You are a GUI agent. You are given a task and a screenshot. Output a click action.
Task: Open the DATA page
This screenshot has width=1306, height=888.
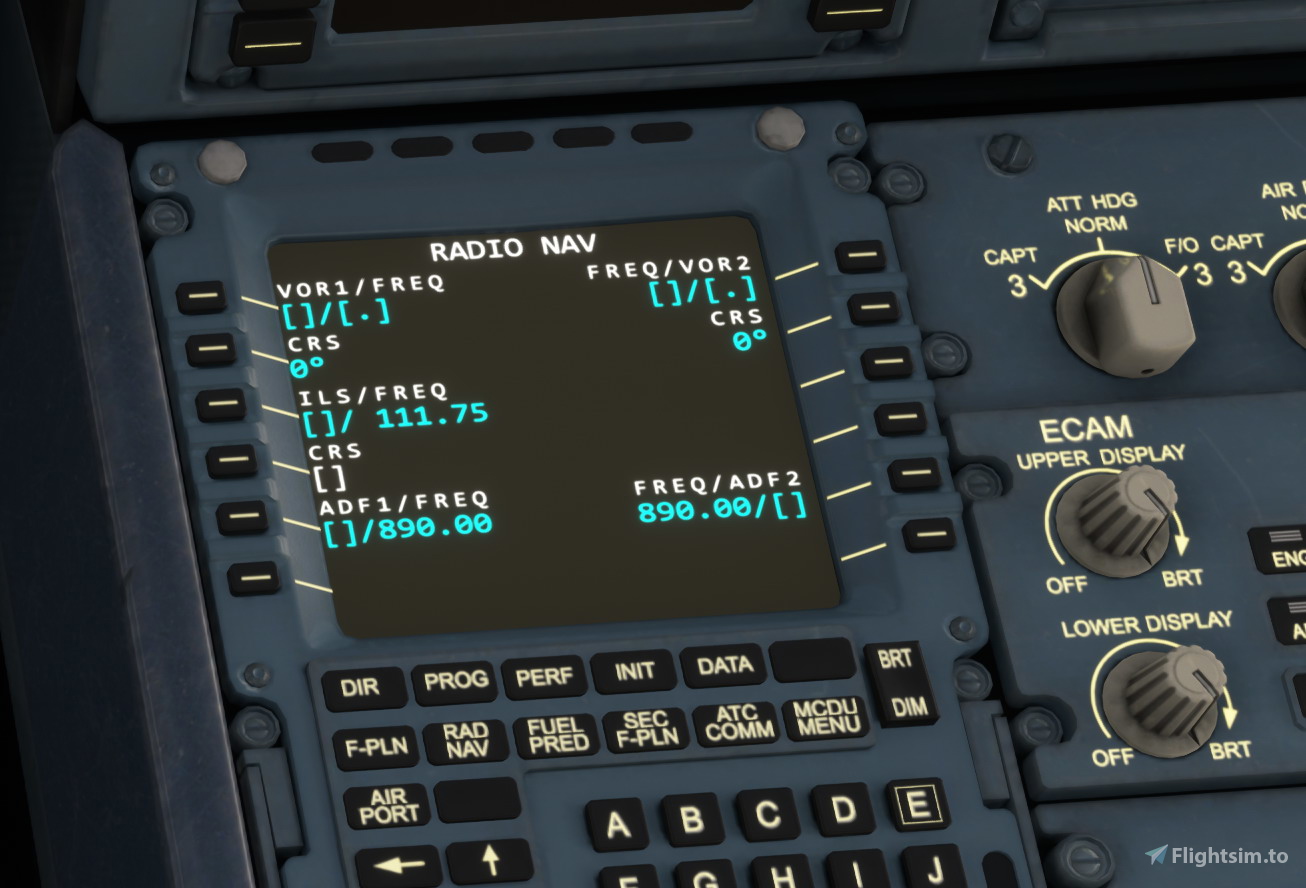723,666
